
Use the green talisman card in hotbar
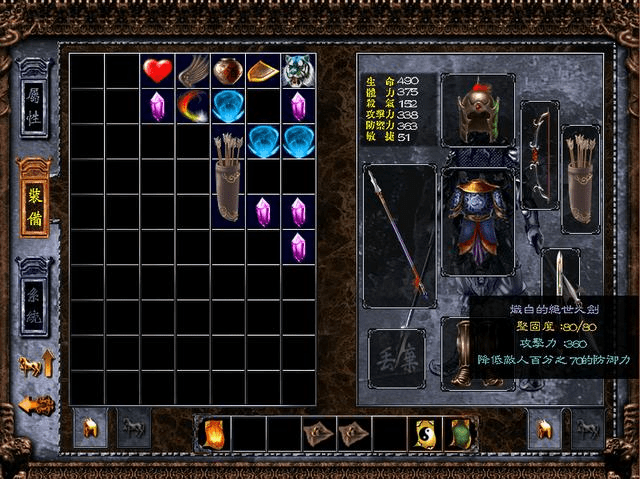(458, 433)
